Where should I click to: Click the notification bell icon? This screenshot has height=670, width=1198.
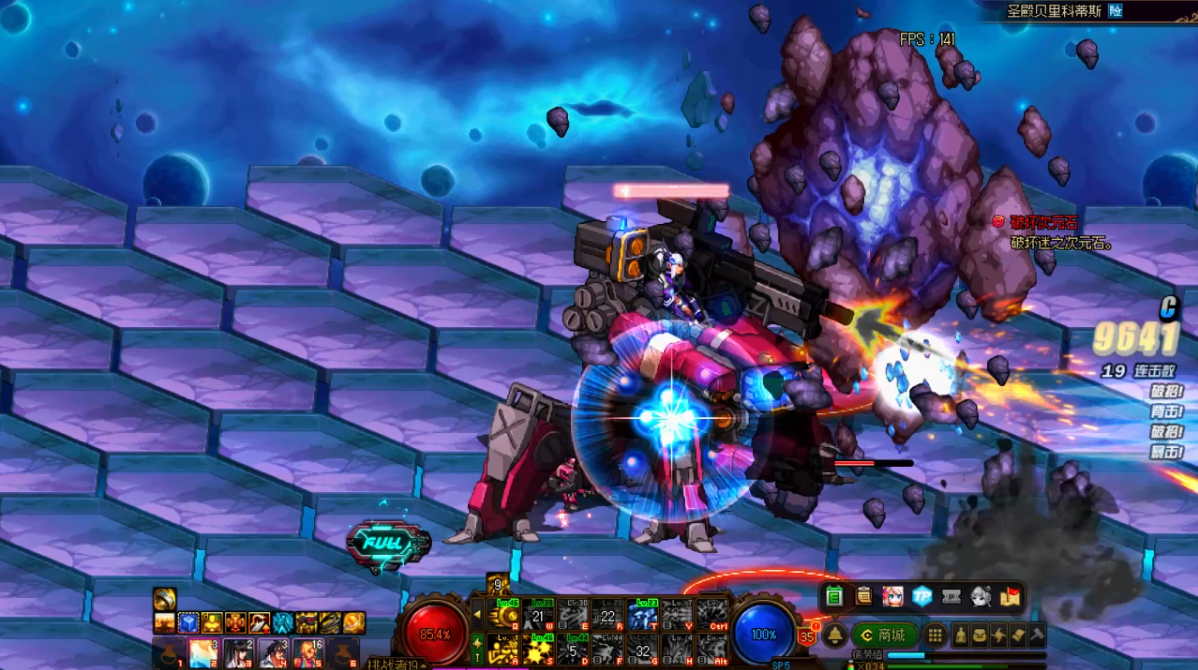(835, 635)
